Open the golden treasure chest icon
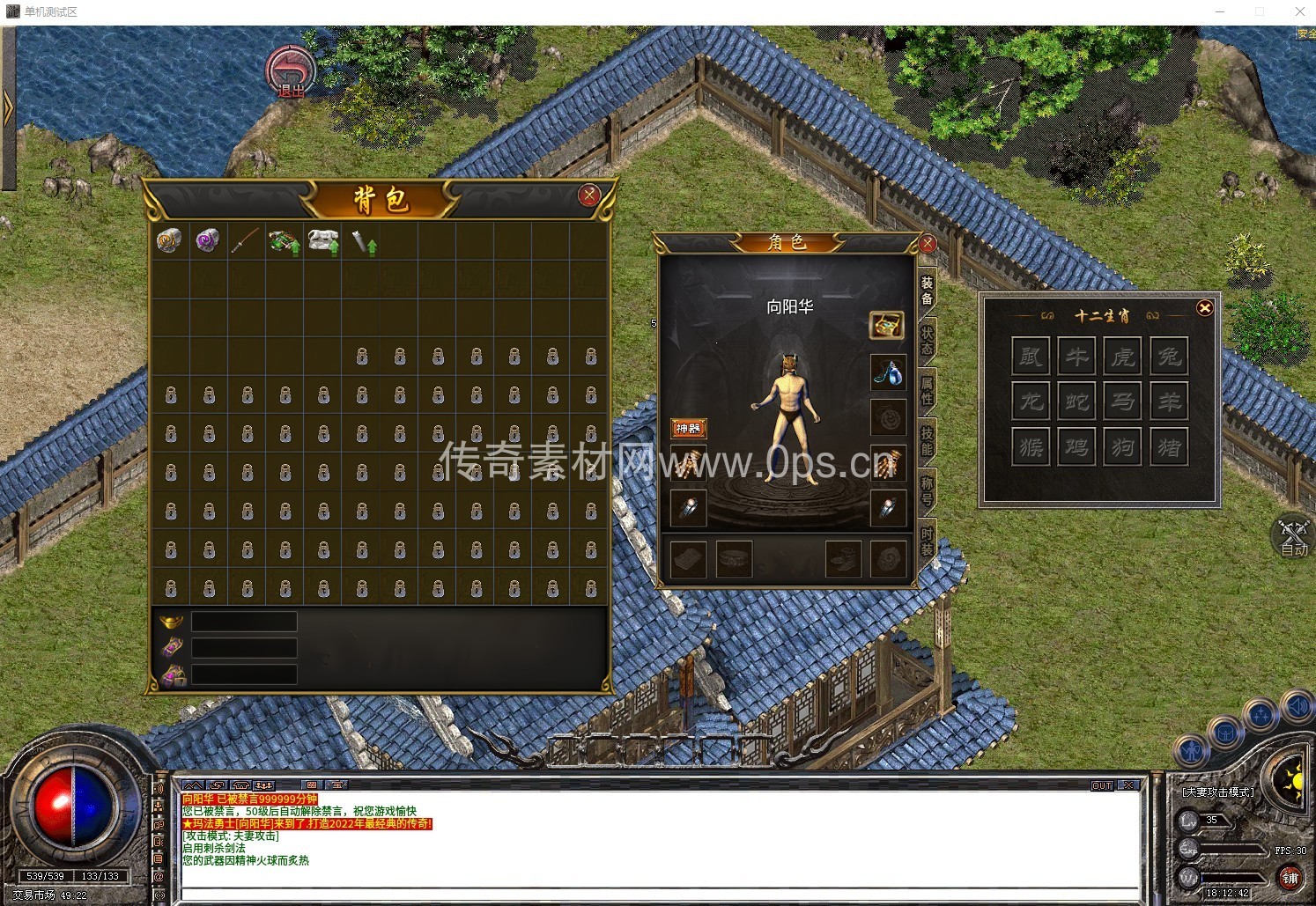This screenshot has width=1316, height=906. pyautogui.click(x=886, y=325)
